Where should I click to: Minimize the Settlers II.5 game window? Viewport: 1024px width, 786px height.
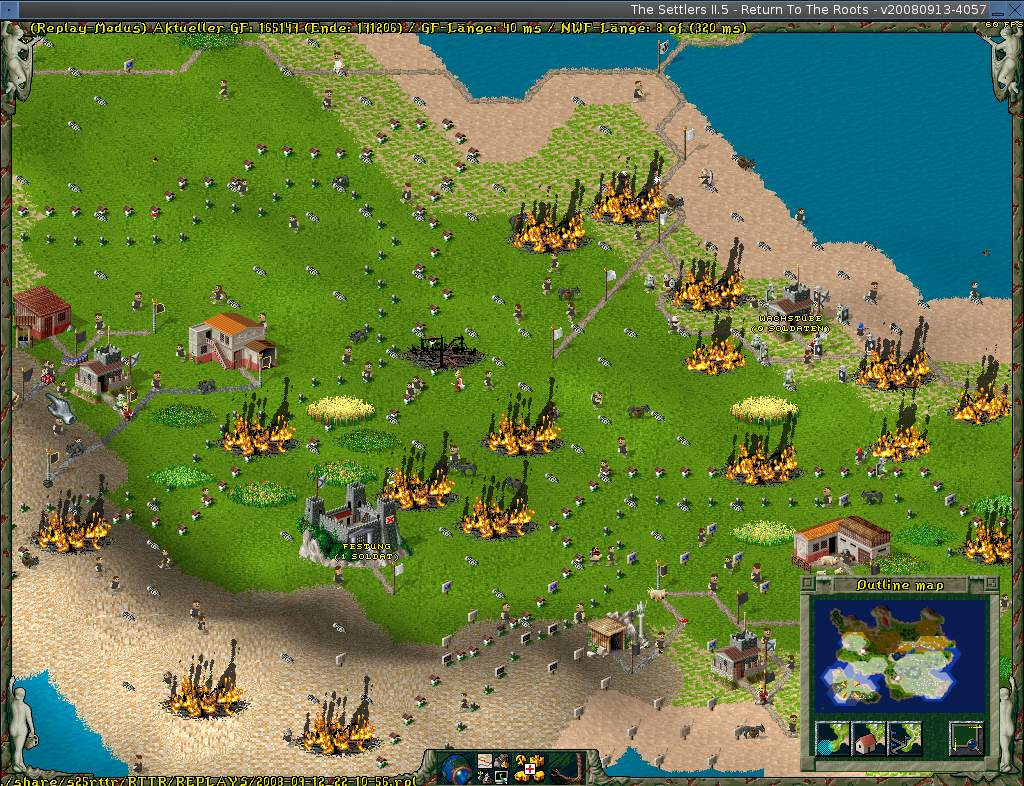point(1000,9)
